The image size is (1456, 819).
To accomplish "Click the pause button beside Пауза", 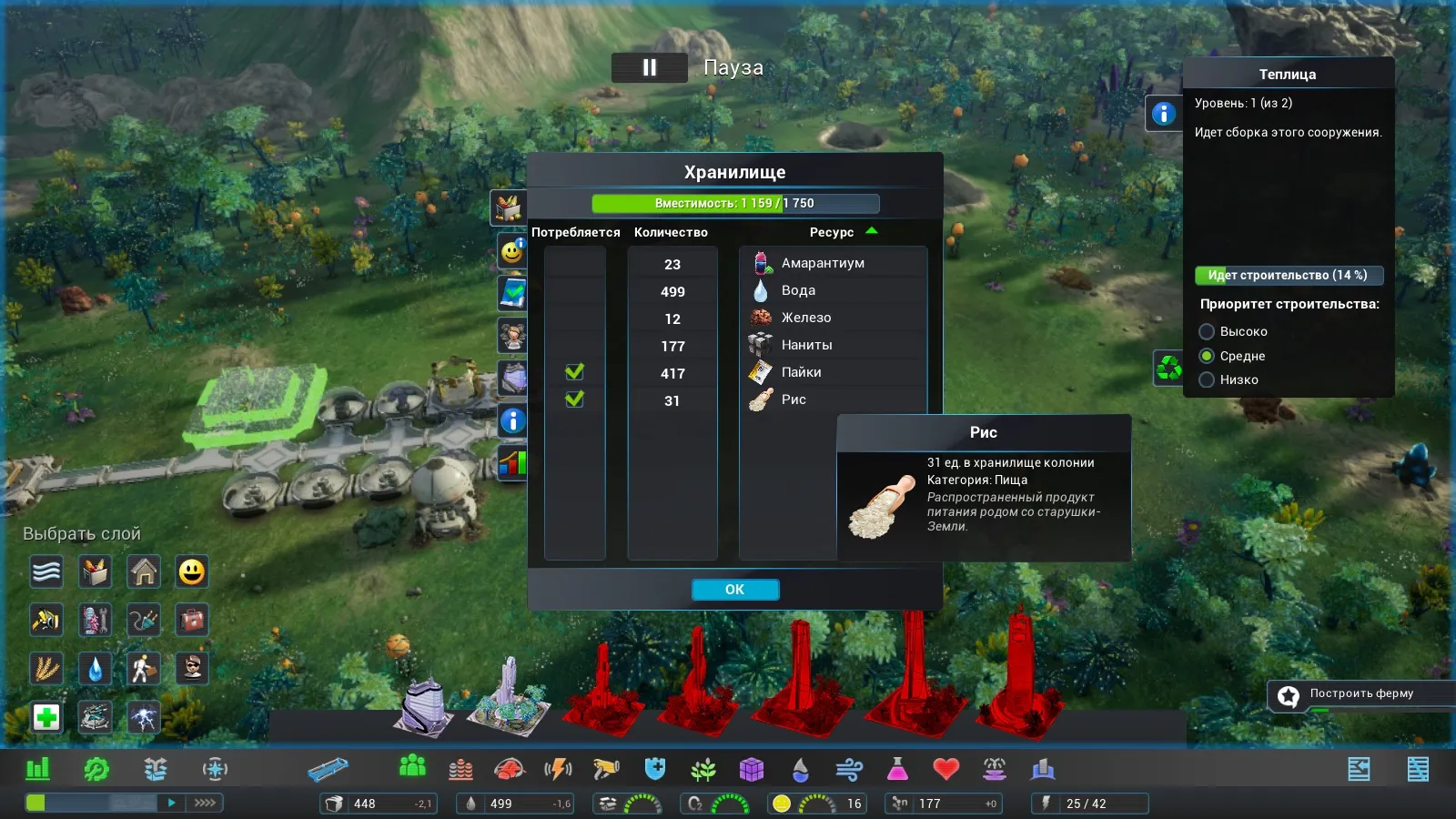I will pyautogui.click(x=649, y=67).
